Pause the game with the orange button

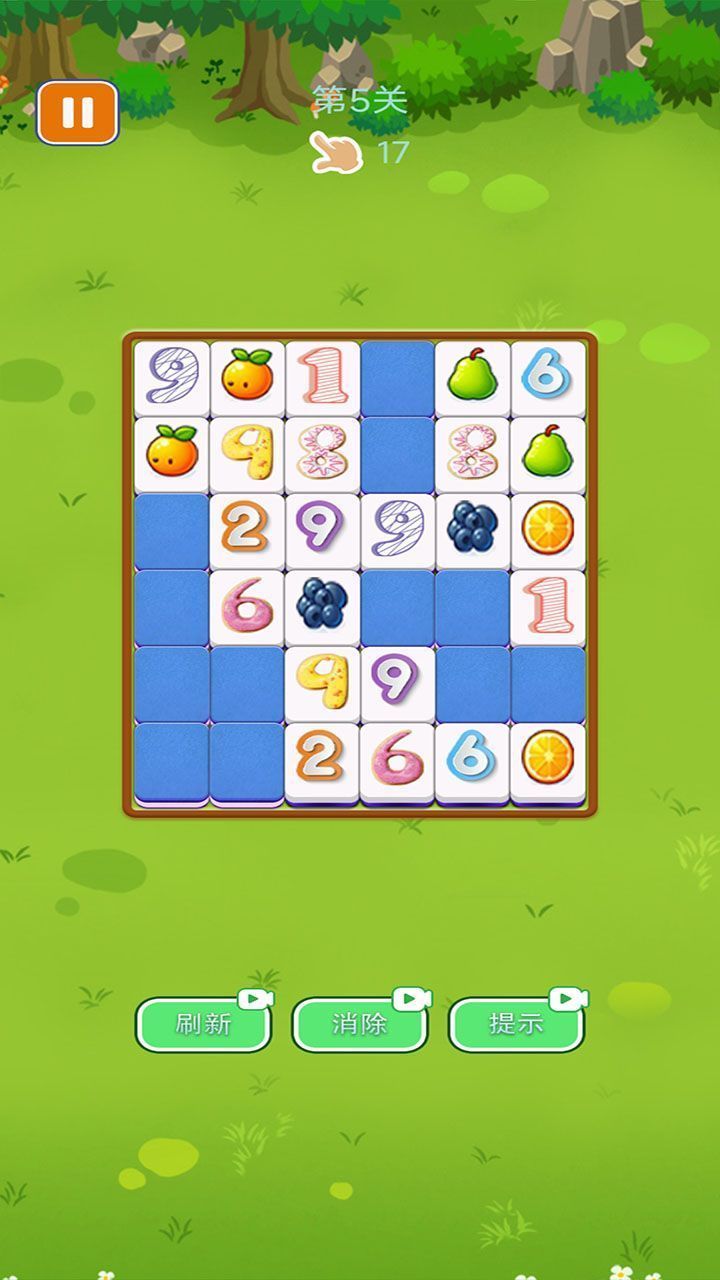pyautogui.click(x=78, y=111)
